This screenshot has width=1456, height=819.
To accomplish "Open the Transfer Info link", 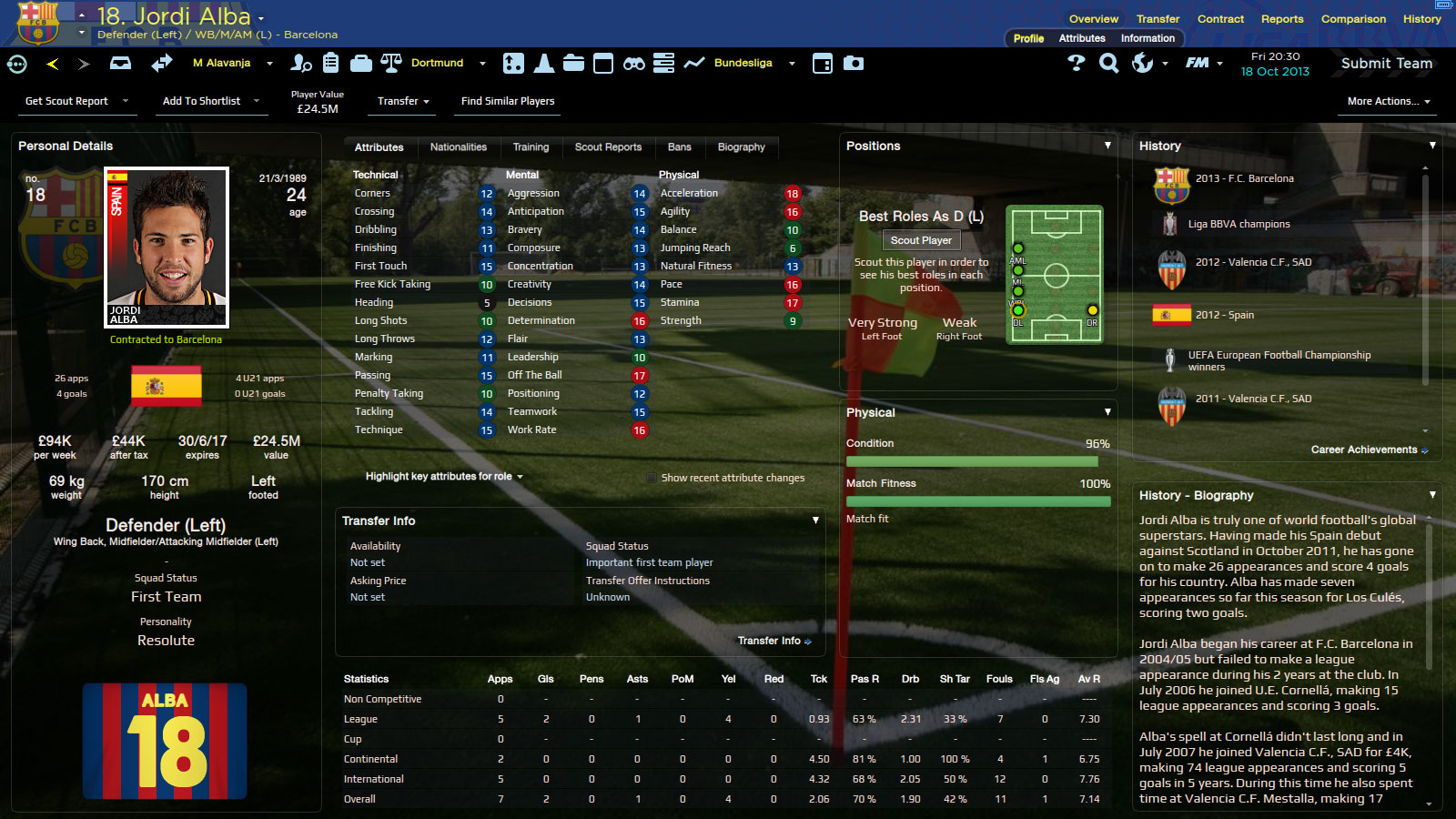I will (773, 641).
